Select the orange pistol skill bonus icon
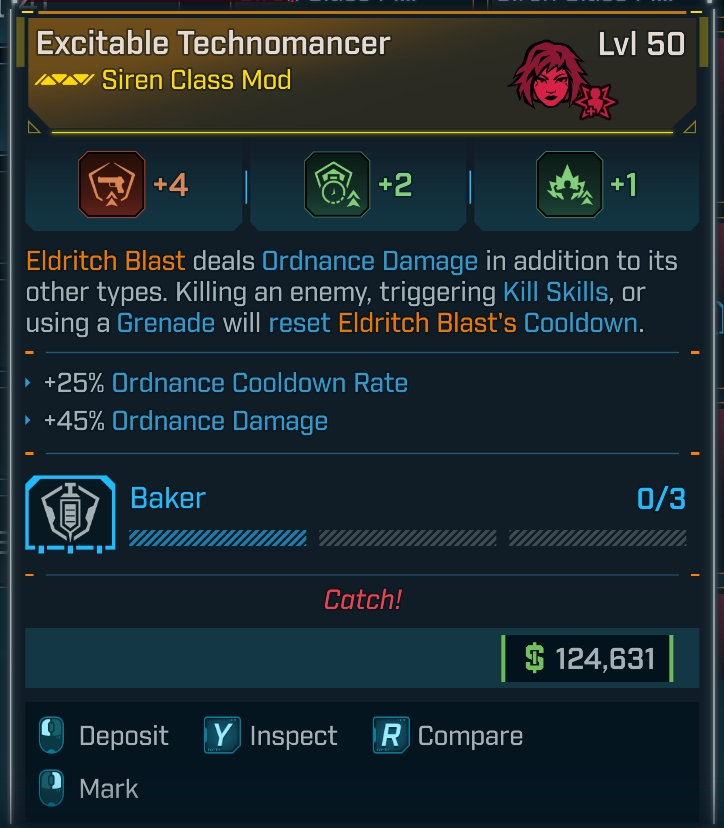 (112, 185)
